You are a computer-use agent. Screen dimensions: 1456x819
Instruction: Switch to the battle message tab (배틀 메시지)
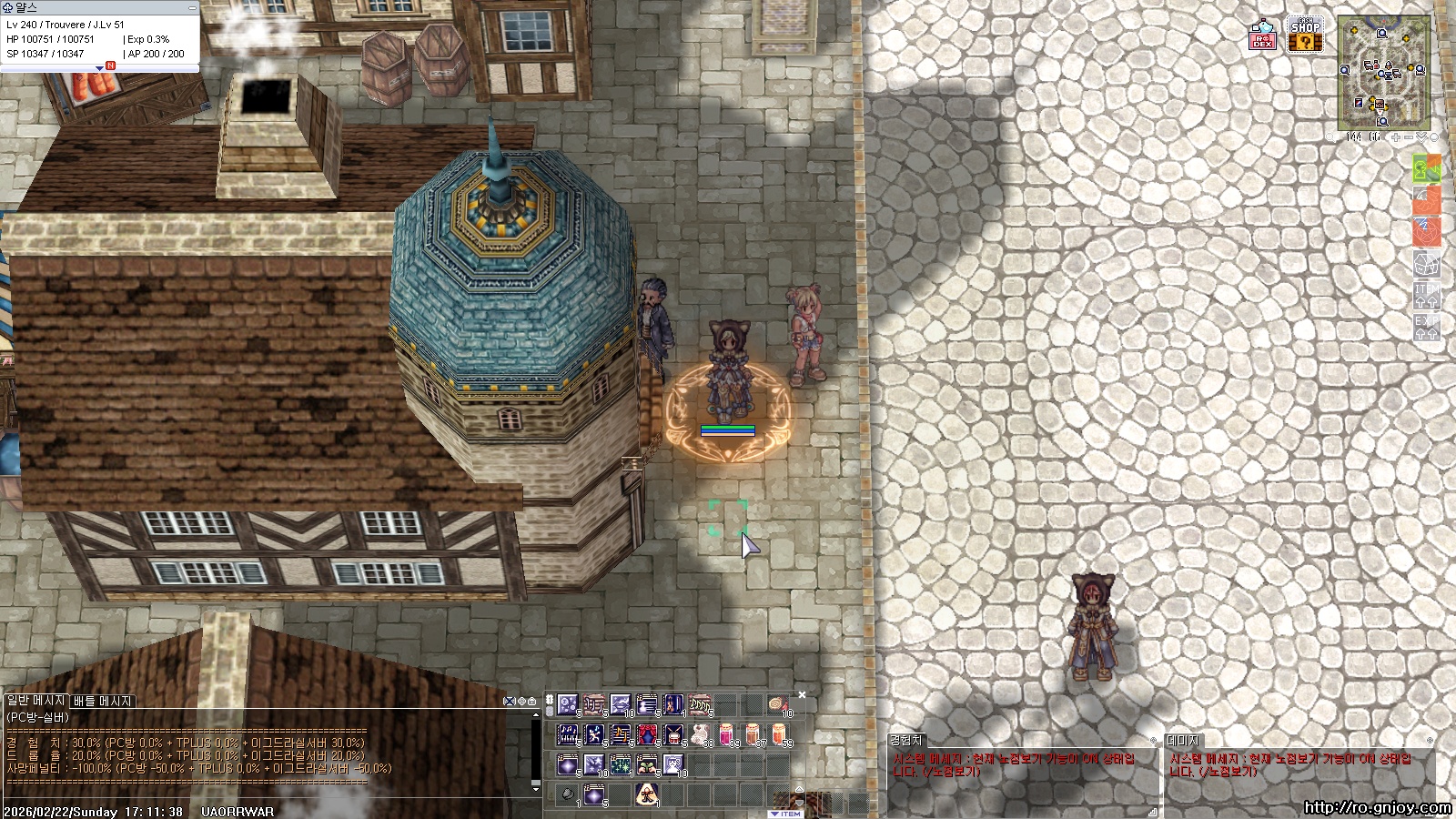103,701
